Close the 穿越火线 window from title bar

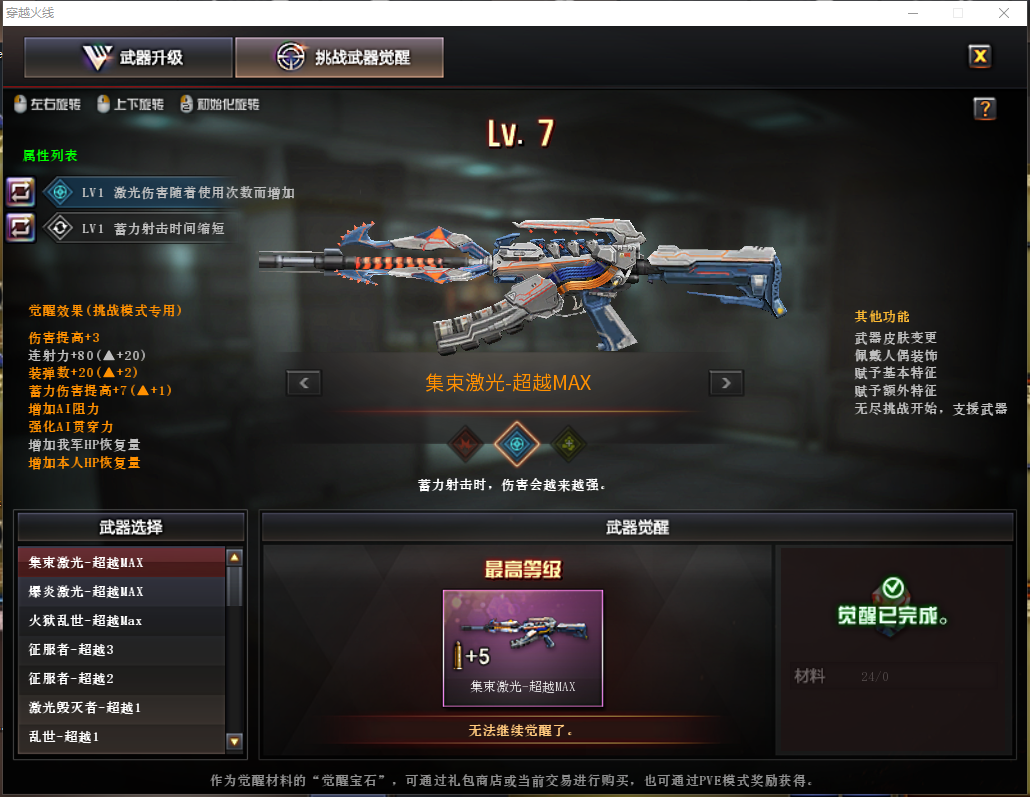(x=1003, y=13)
